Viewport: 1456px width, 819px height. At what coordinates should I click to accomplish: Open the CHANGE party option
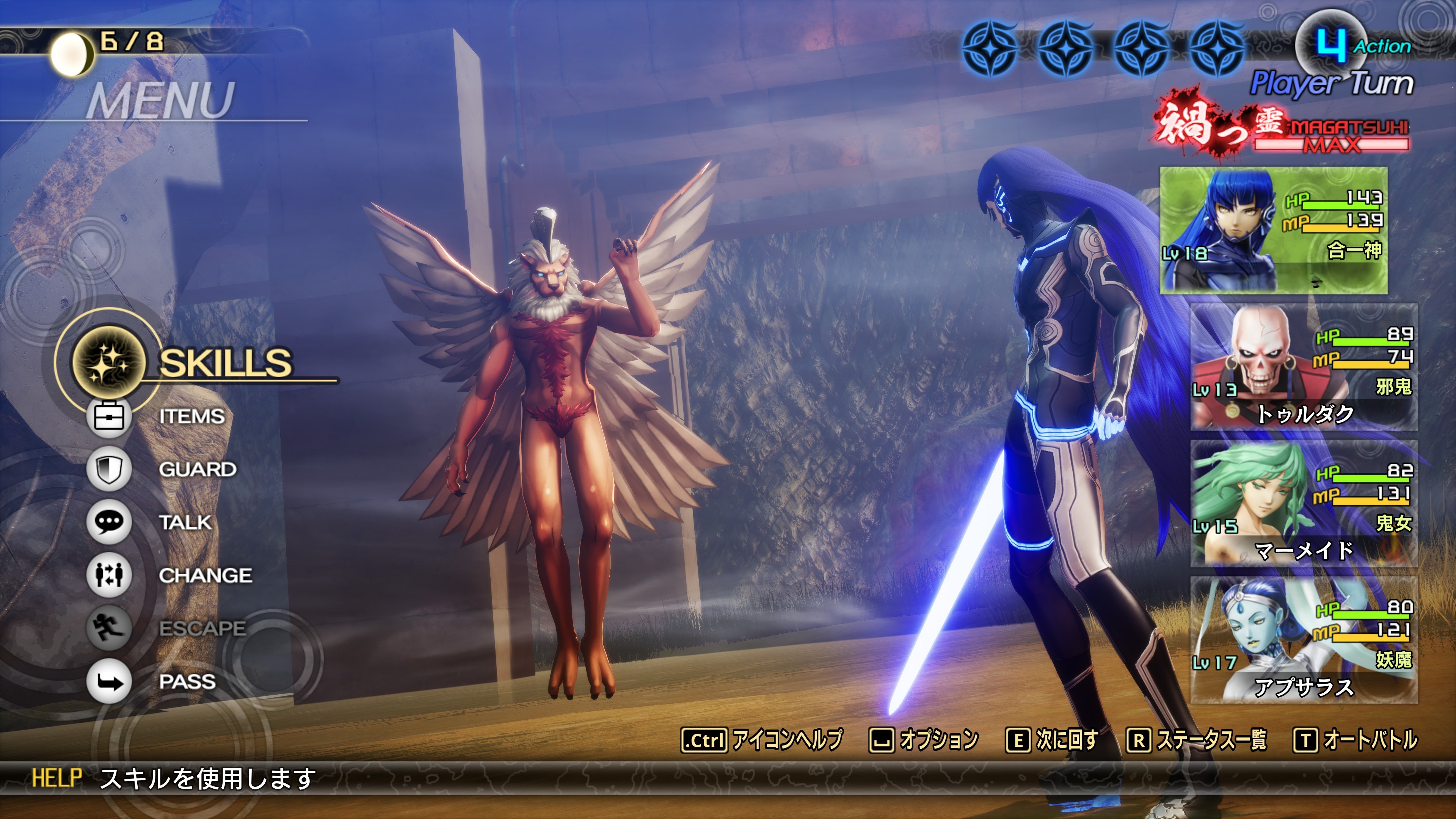[205, 576]
